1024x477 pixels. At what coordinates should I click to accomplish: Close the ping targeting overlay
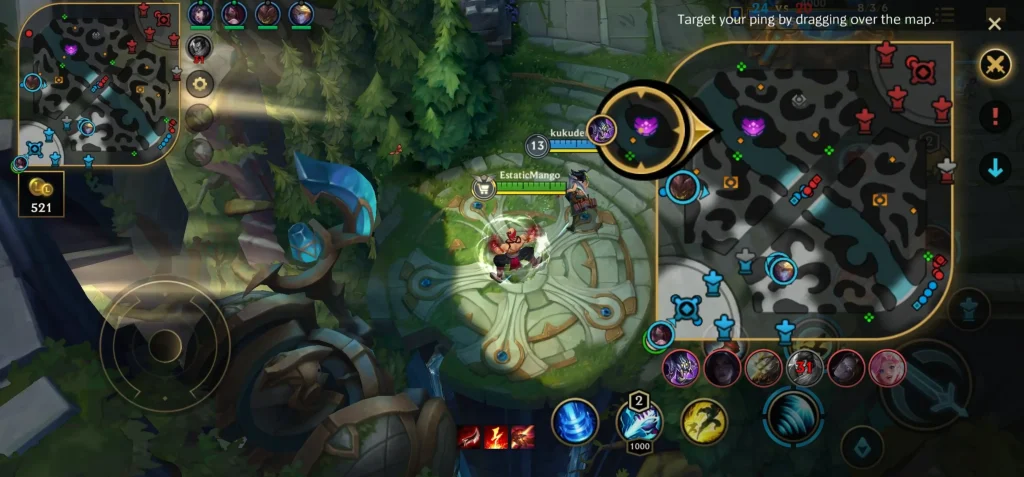(x=994, y=24)
